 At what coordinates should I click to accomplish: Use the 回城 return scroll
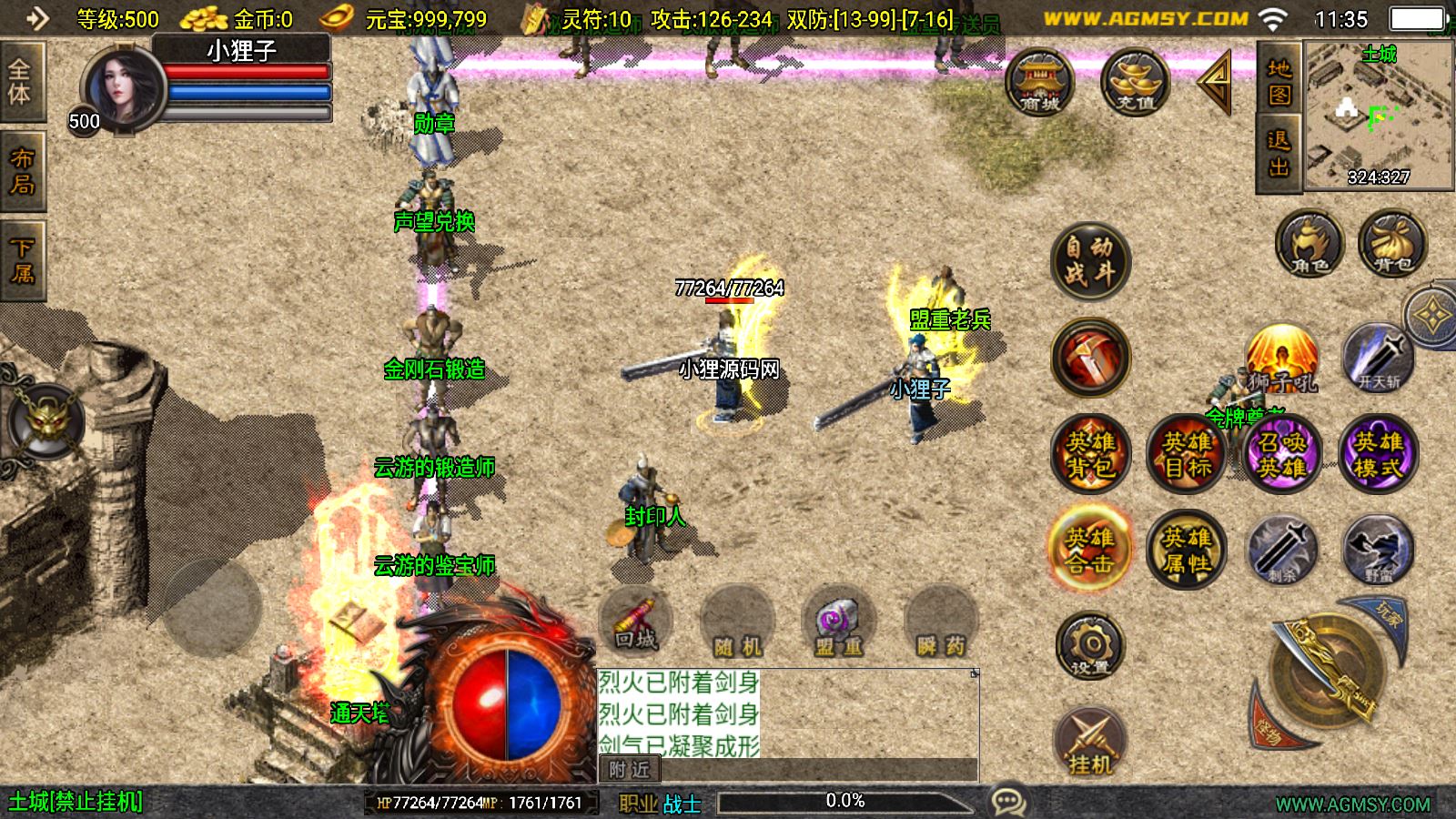635,621
